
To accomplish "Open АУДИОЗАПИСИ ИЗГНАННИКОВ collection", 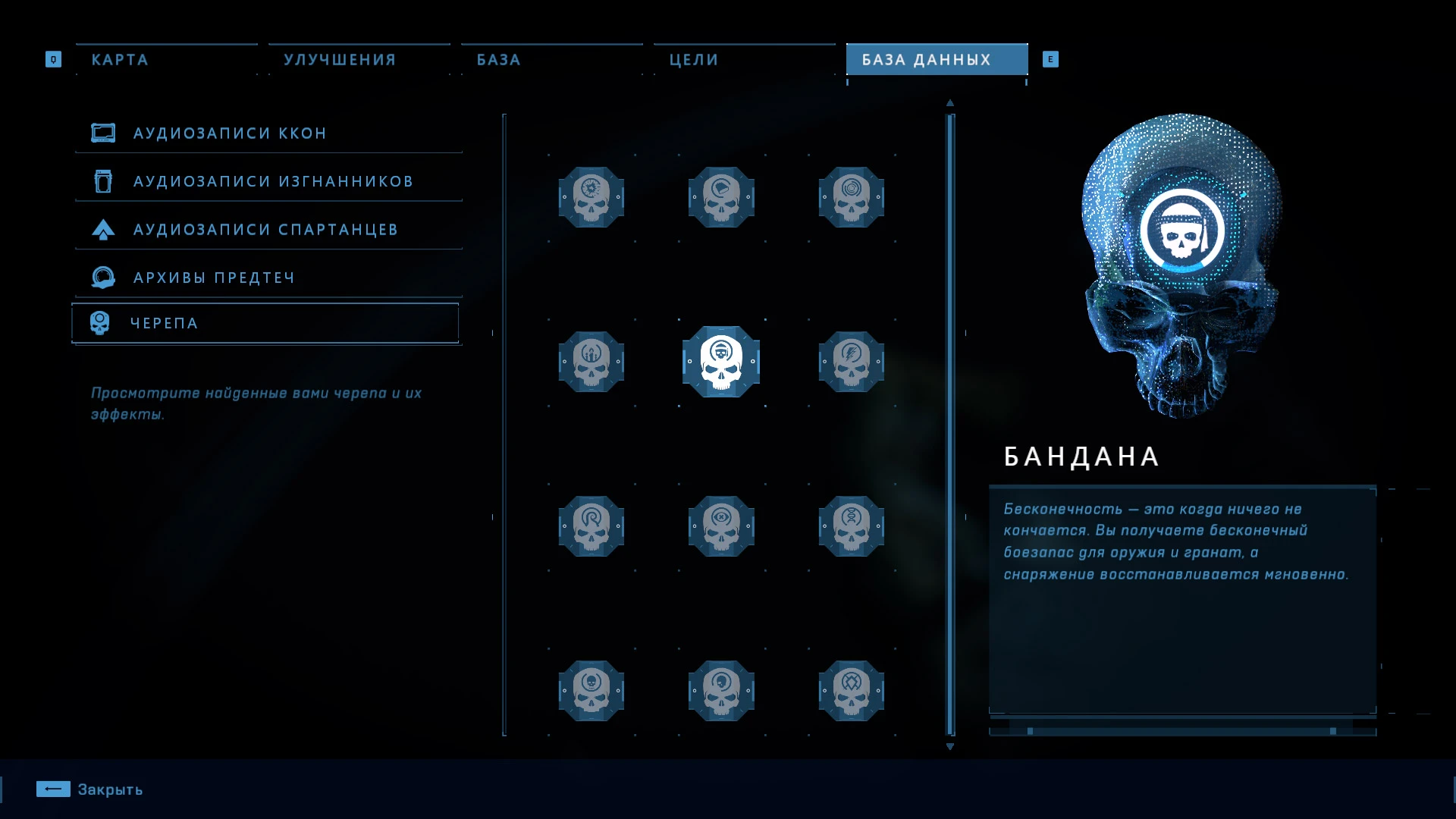I will tap(272, 180).
